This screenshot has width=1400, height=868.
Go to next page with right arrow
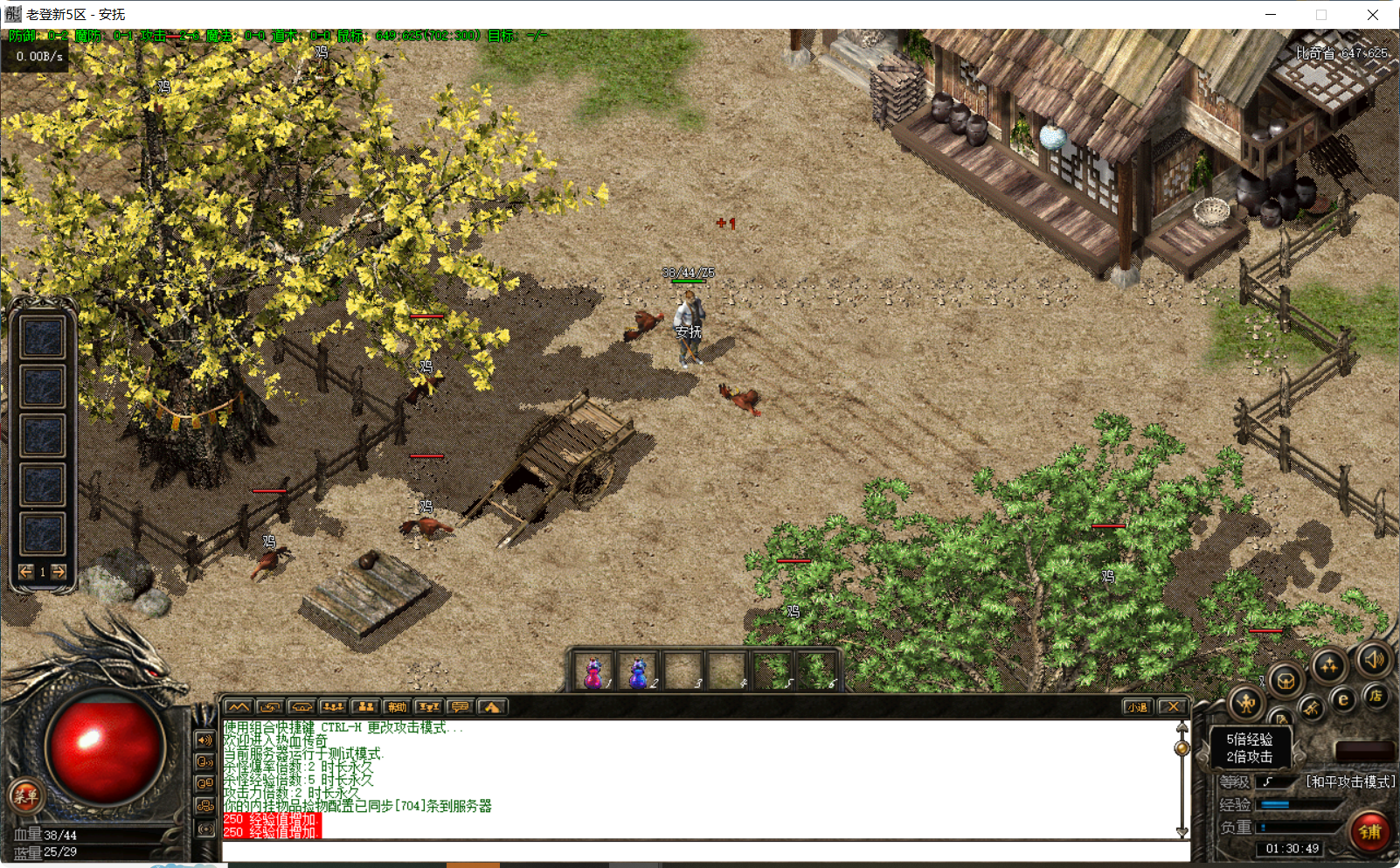59,572
